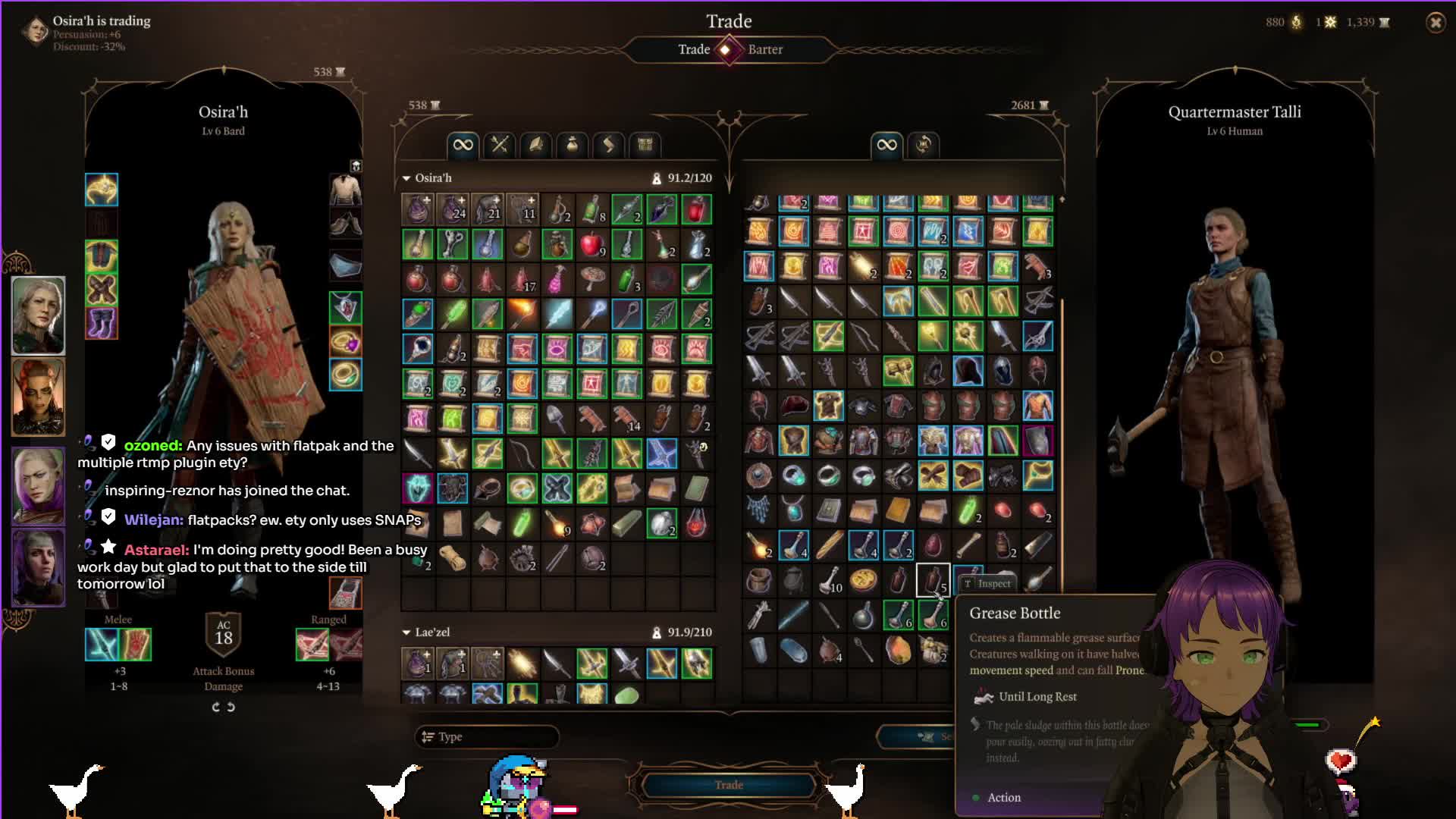This screenshot has width=1456, height=819.
Task: Select the Grease Bottle in trader's inventory
Action: (933, 581)
